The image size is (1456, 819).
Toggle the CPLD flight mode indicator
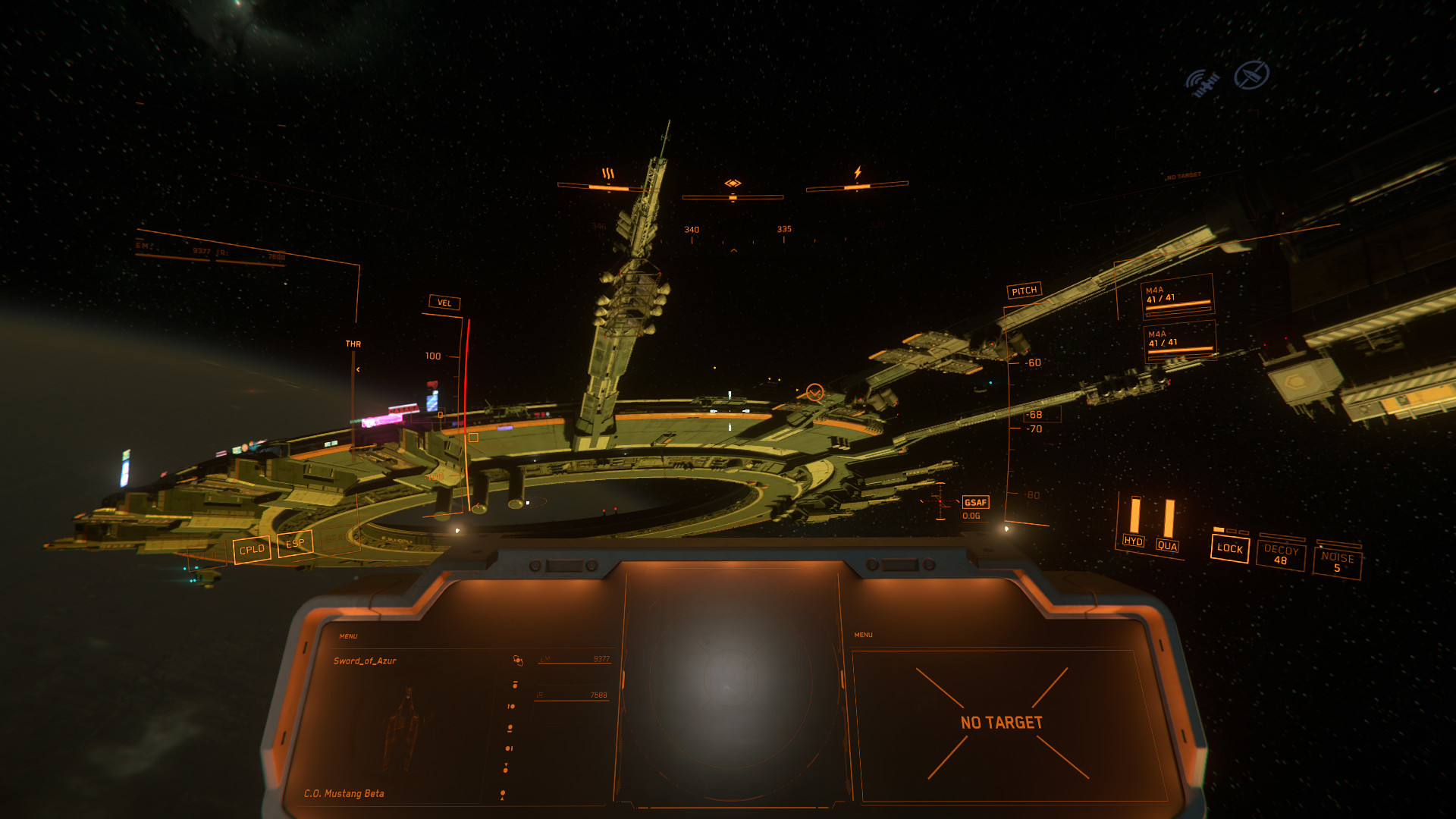click(x=252, y=549)
